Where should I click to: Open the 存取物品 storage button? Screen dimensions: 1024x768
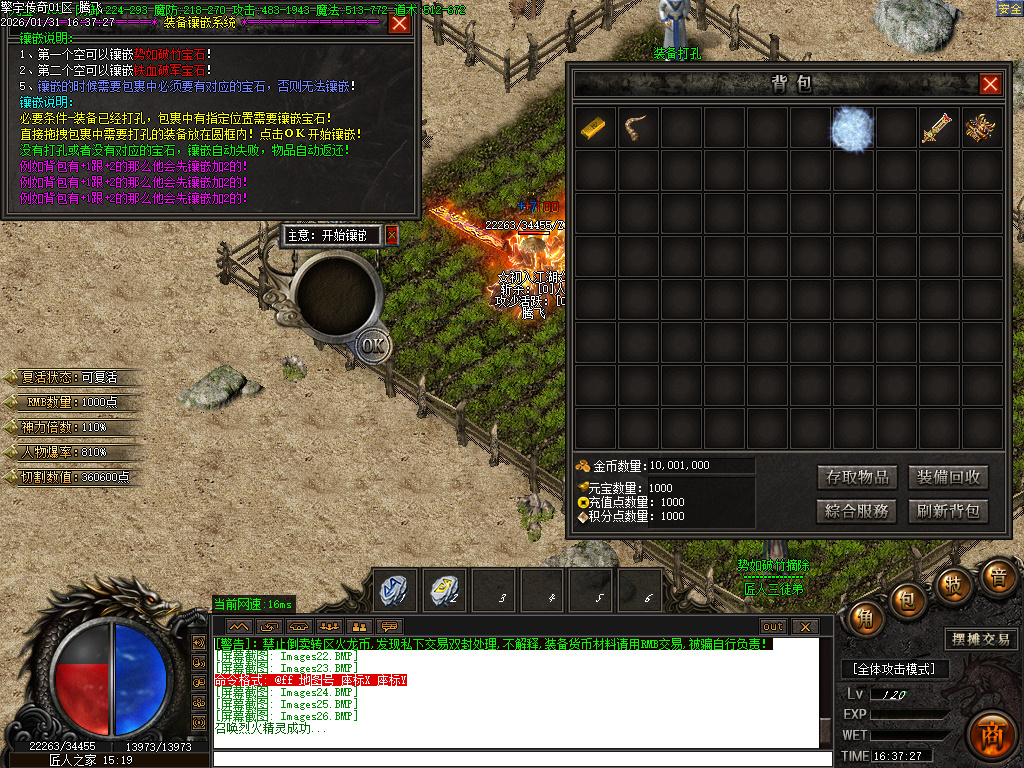coord(856,477)
